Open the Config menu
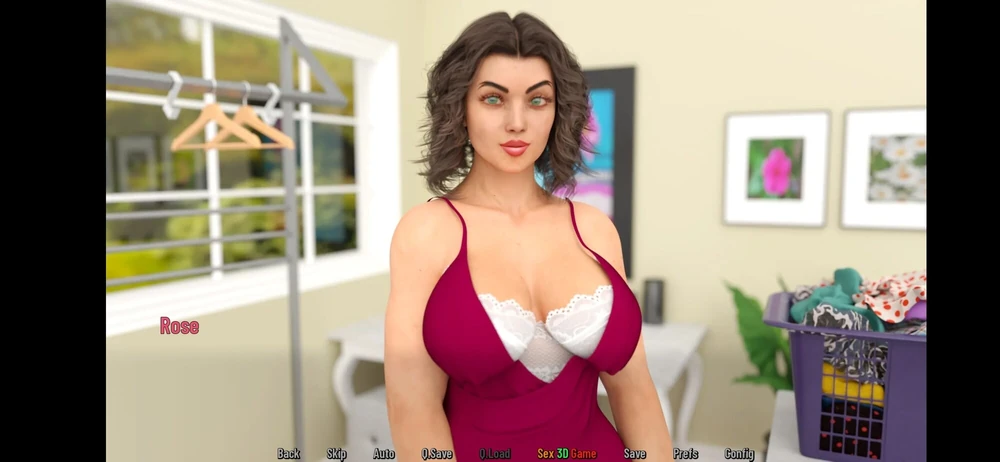Image resolution: width=1000 pixels, height=462 pixels. click(739, 454)
